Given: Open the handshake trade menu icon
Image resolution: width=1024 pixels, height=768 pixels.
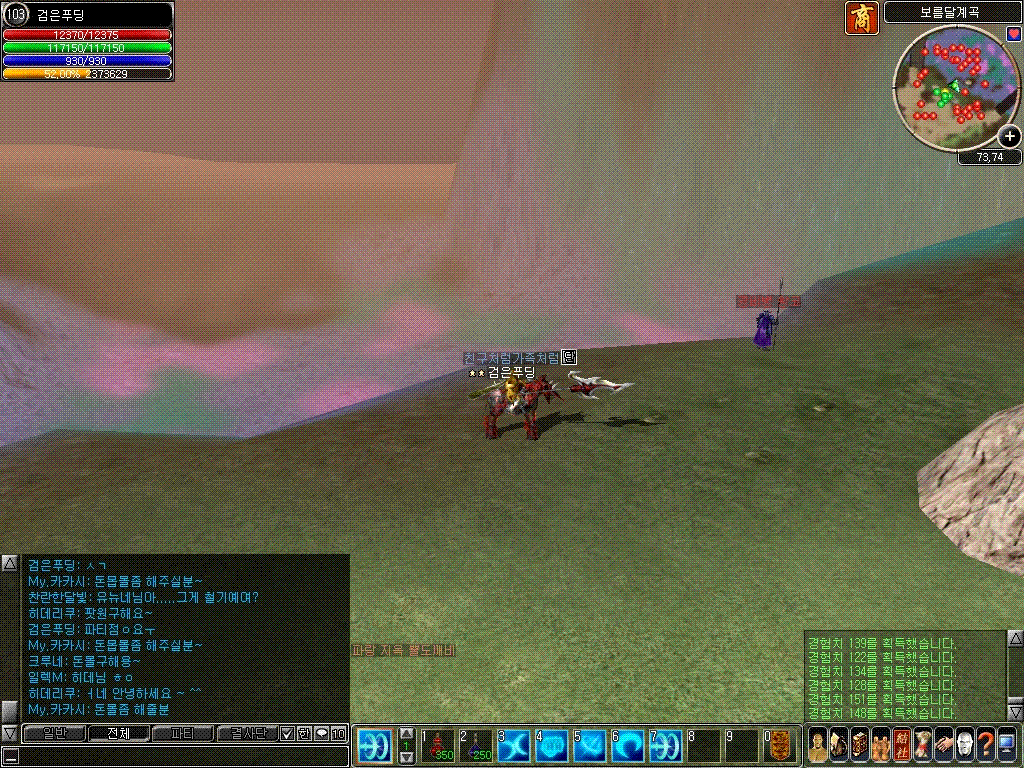Looking at the screenshot, I should pyautogui.click(x=943, y=745).
